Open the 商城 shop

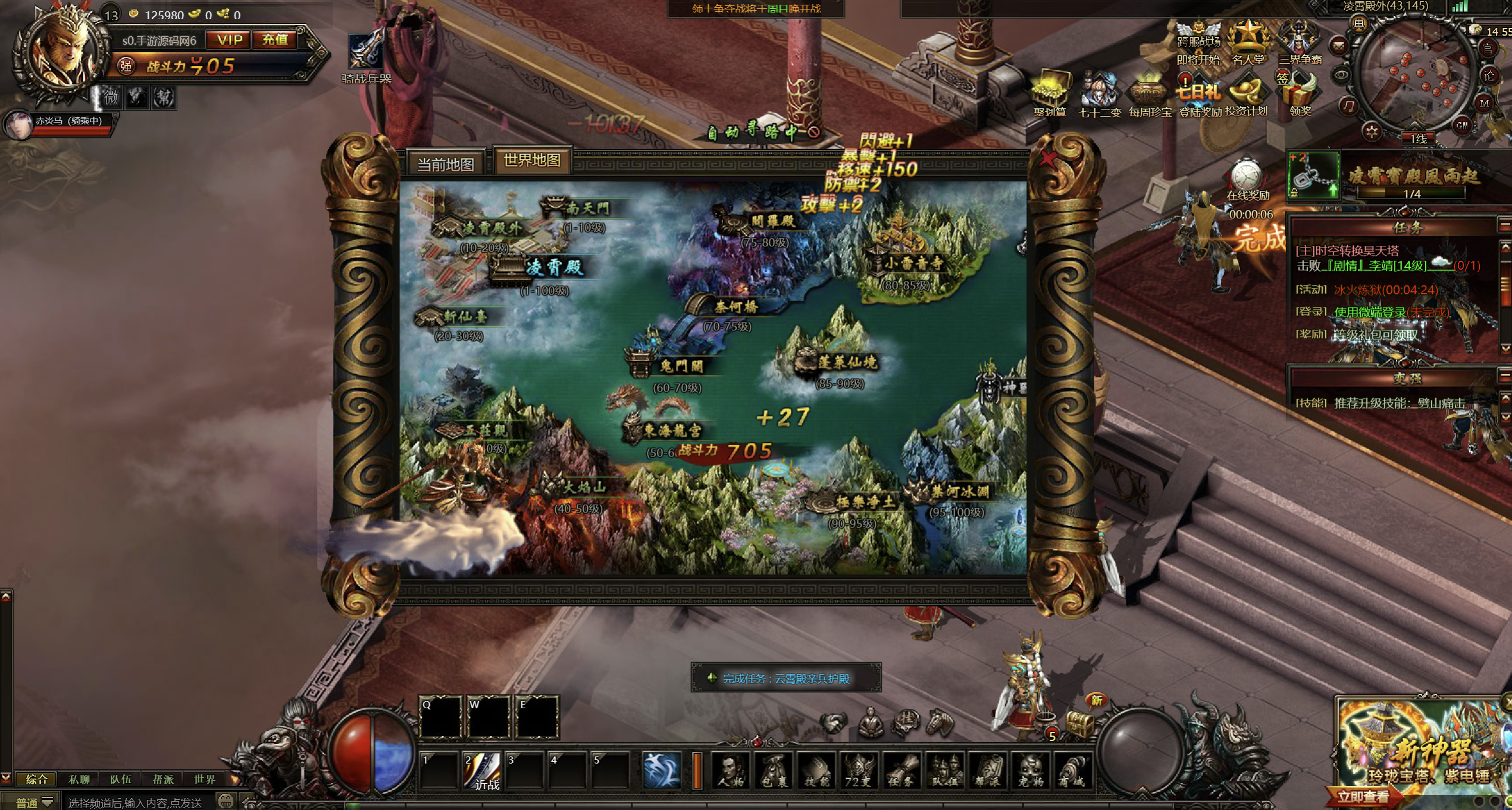1072,771
